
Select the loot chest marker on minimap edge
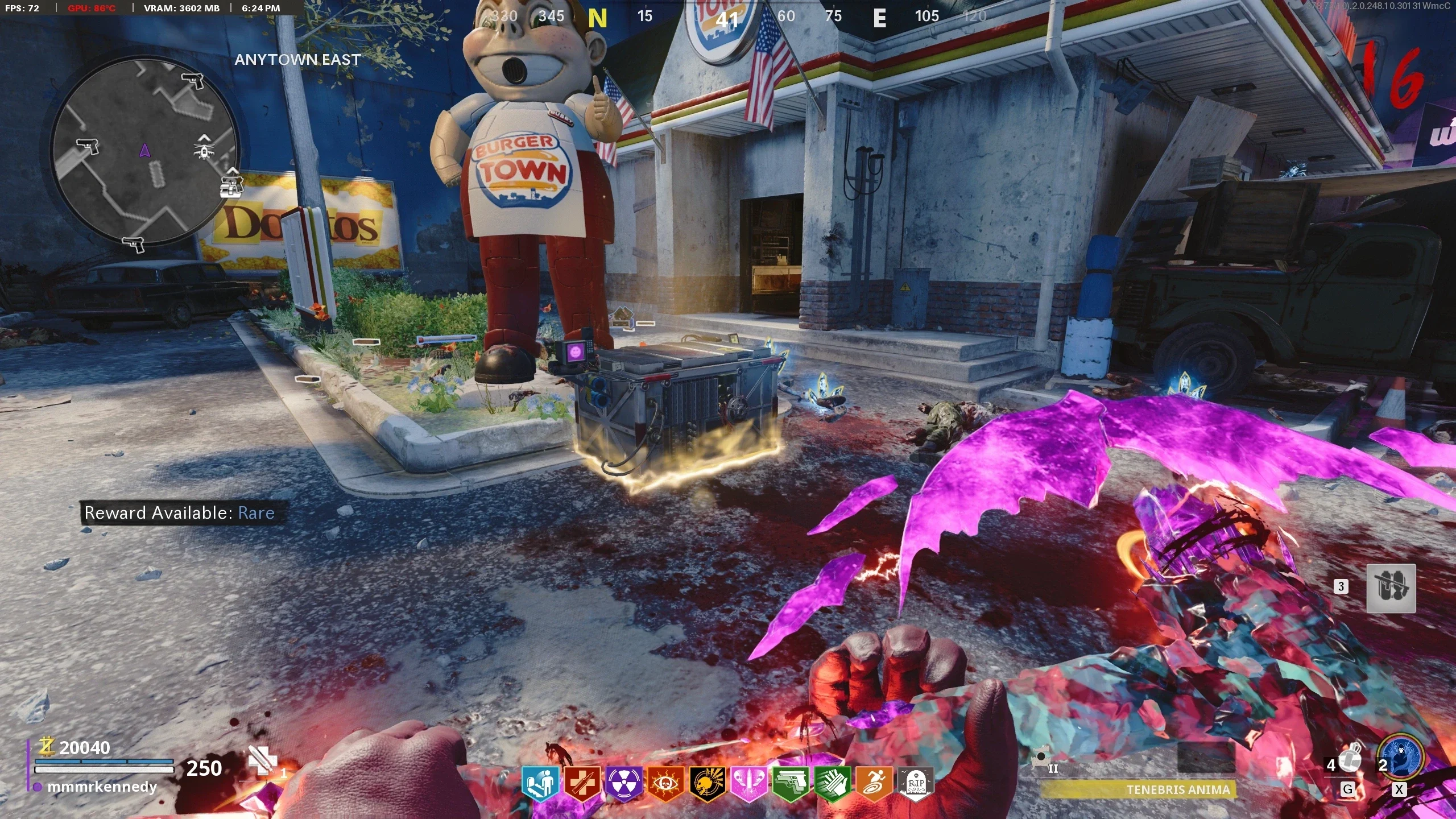pos(231,185)
